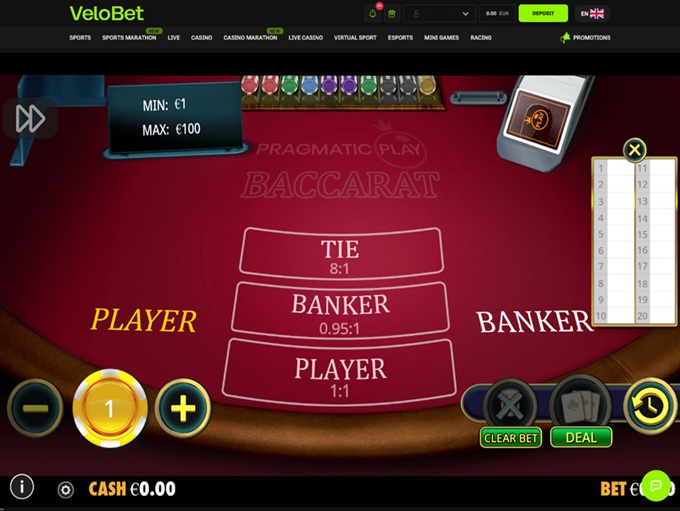
Task: Open the Sports section
Action: click(80, 38)
